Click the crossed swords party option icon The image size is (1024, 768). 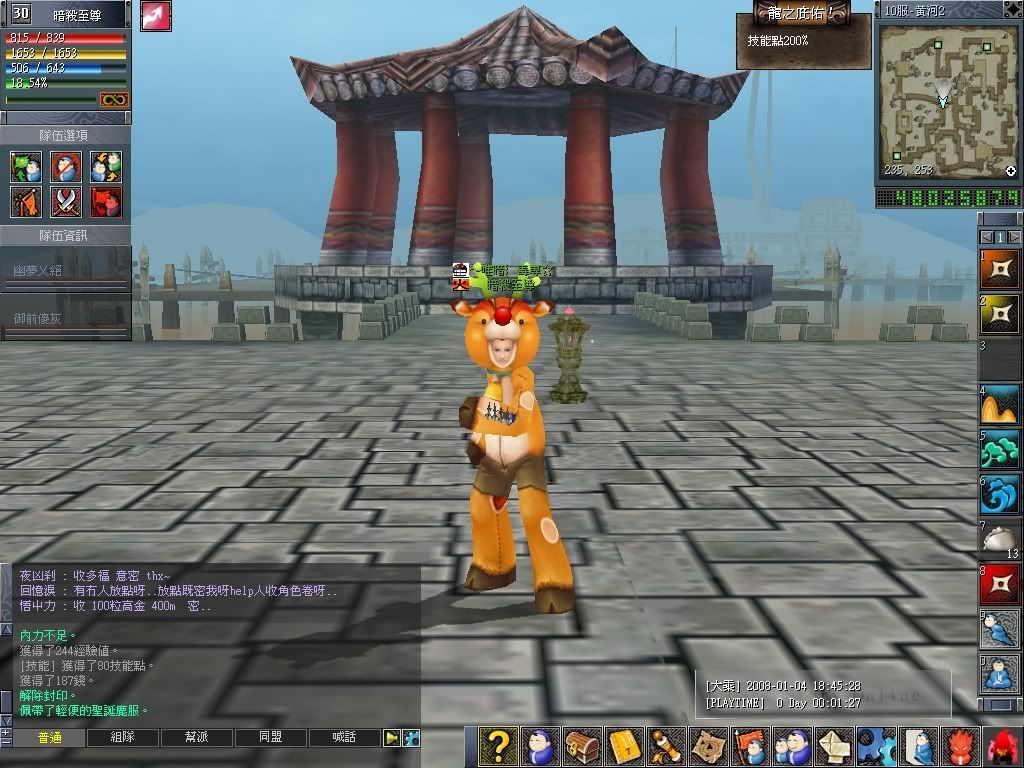click(x=66, y=201)
